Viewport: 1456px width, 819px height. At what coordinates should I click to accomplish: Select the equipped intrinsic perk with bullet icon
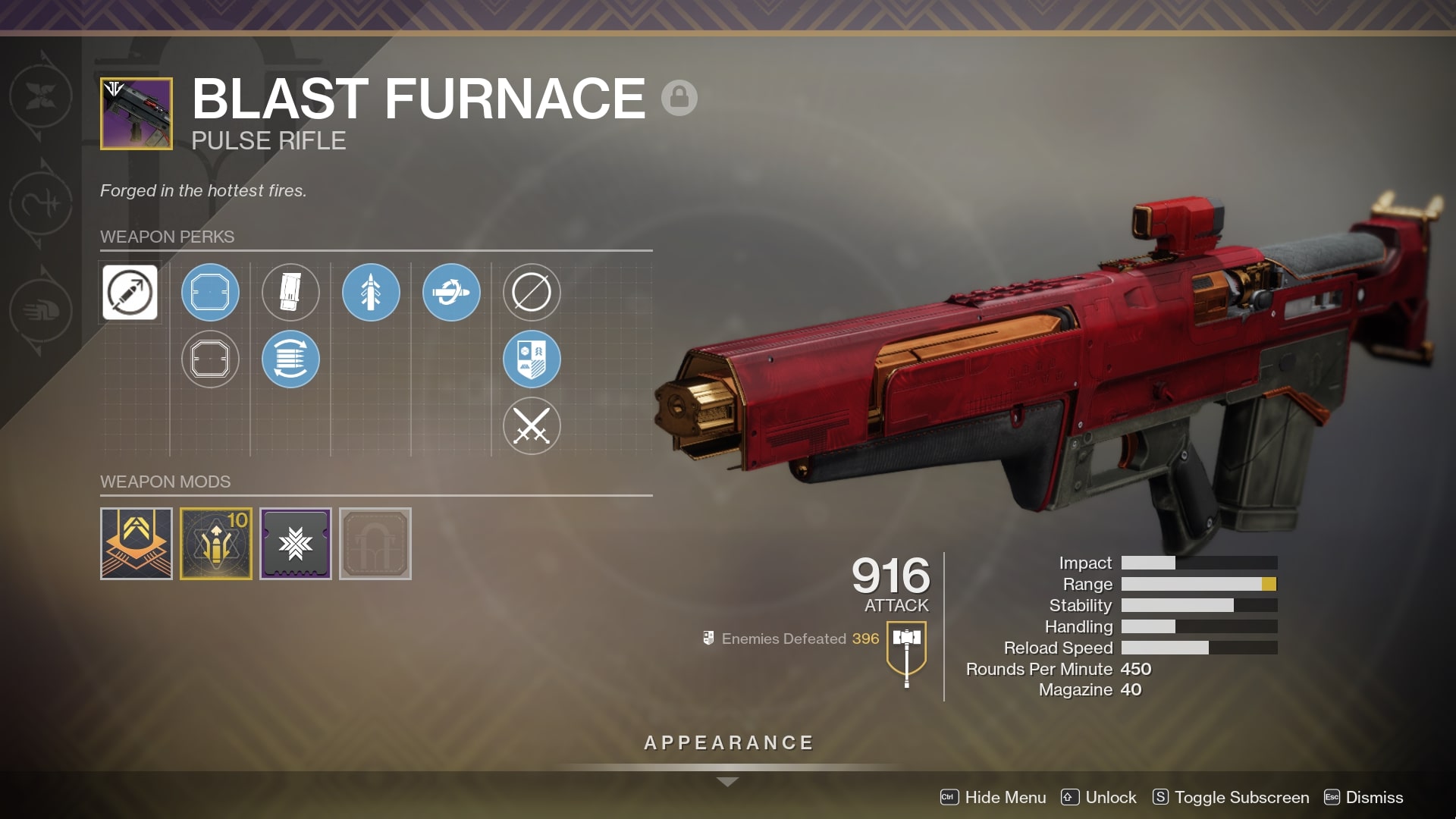click(x=129, y=293)
